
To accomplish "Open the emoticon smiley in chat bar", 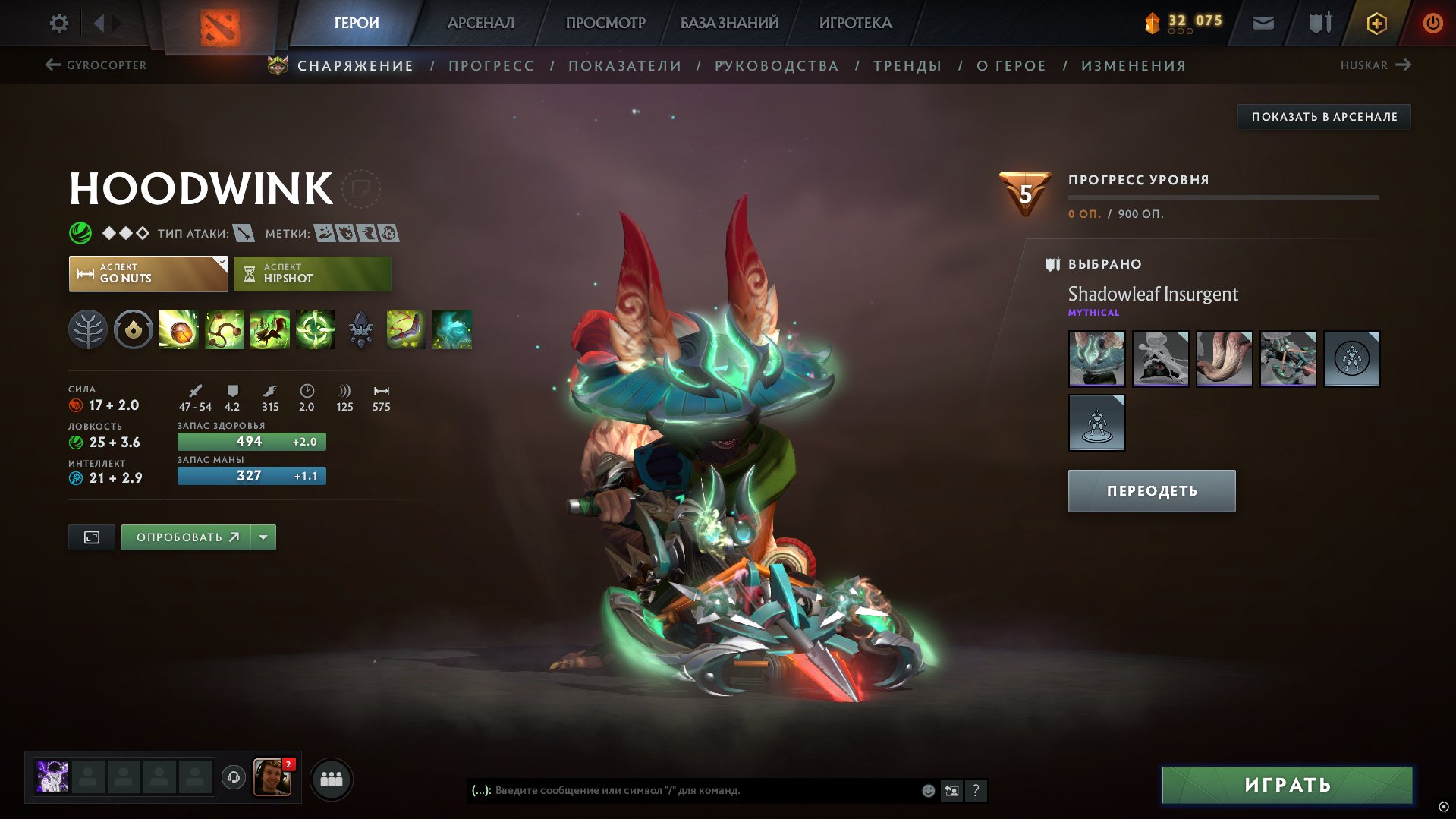I will (x=926, y=789).
